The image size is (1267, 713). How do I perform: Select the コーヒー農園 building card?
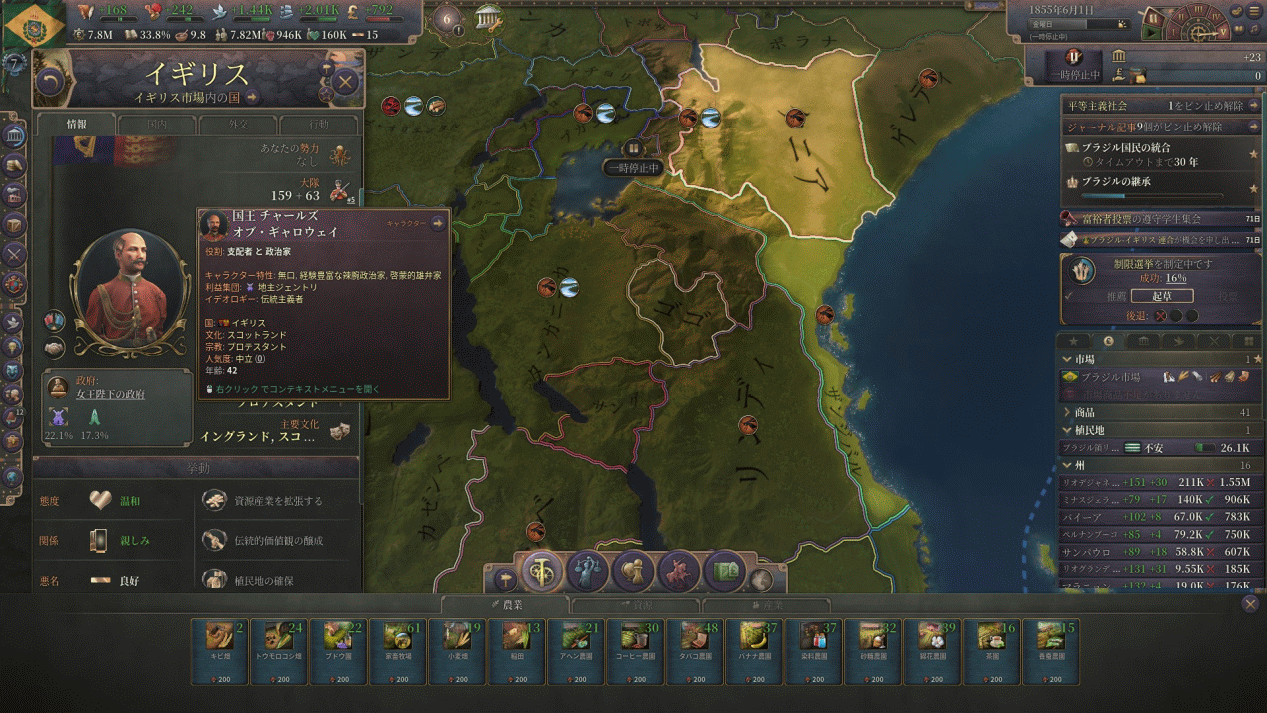click(x=634, y=652)
